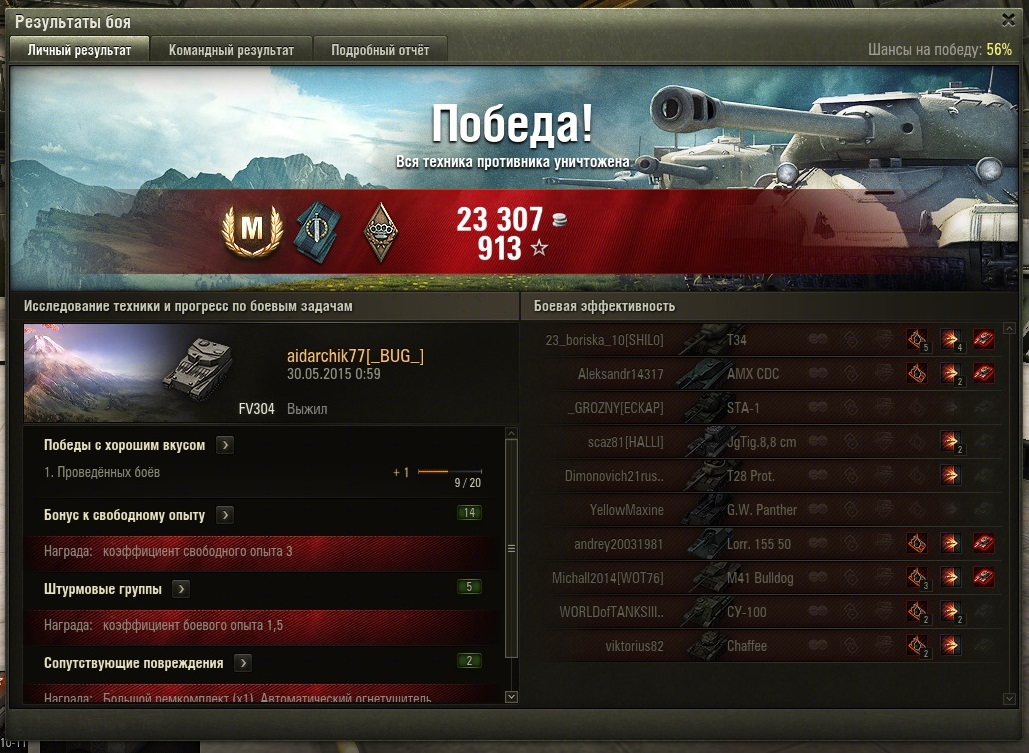Viewport: 1029px width, 753px height.
Task: Expand the Сопутствующие повреждения mission
Action: 243,663
